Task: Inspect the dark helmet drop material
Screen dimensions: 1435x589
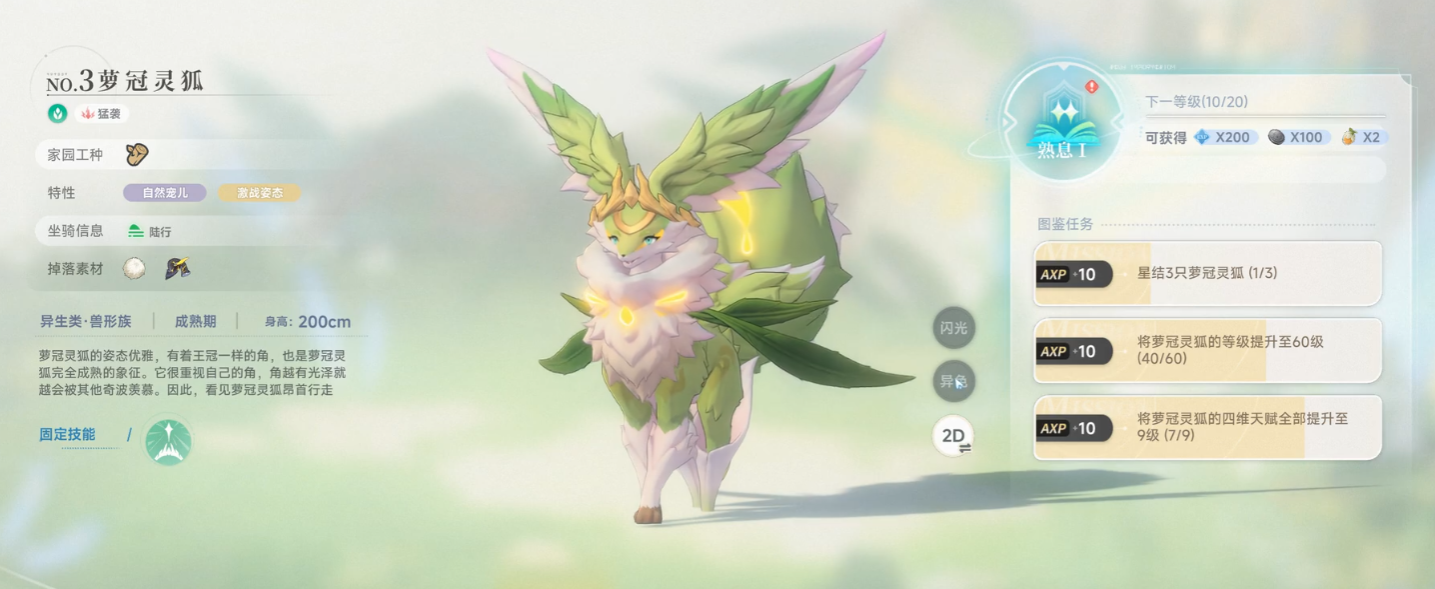Action: pyautogui.click(x=178, y=268)
